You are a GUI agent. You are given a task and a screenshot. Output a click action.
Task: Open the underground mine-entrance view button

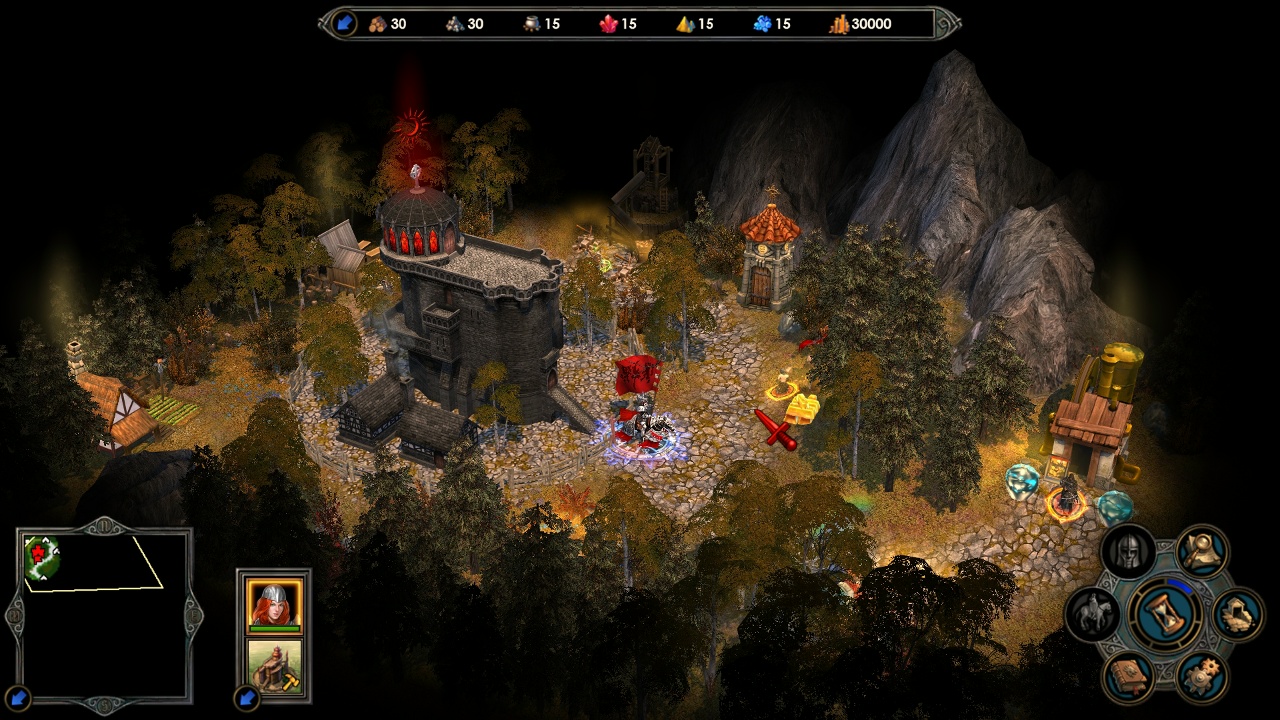(x=1238, y=613)
